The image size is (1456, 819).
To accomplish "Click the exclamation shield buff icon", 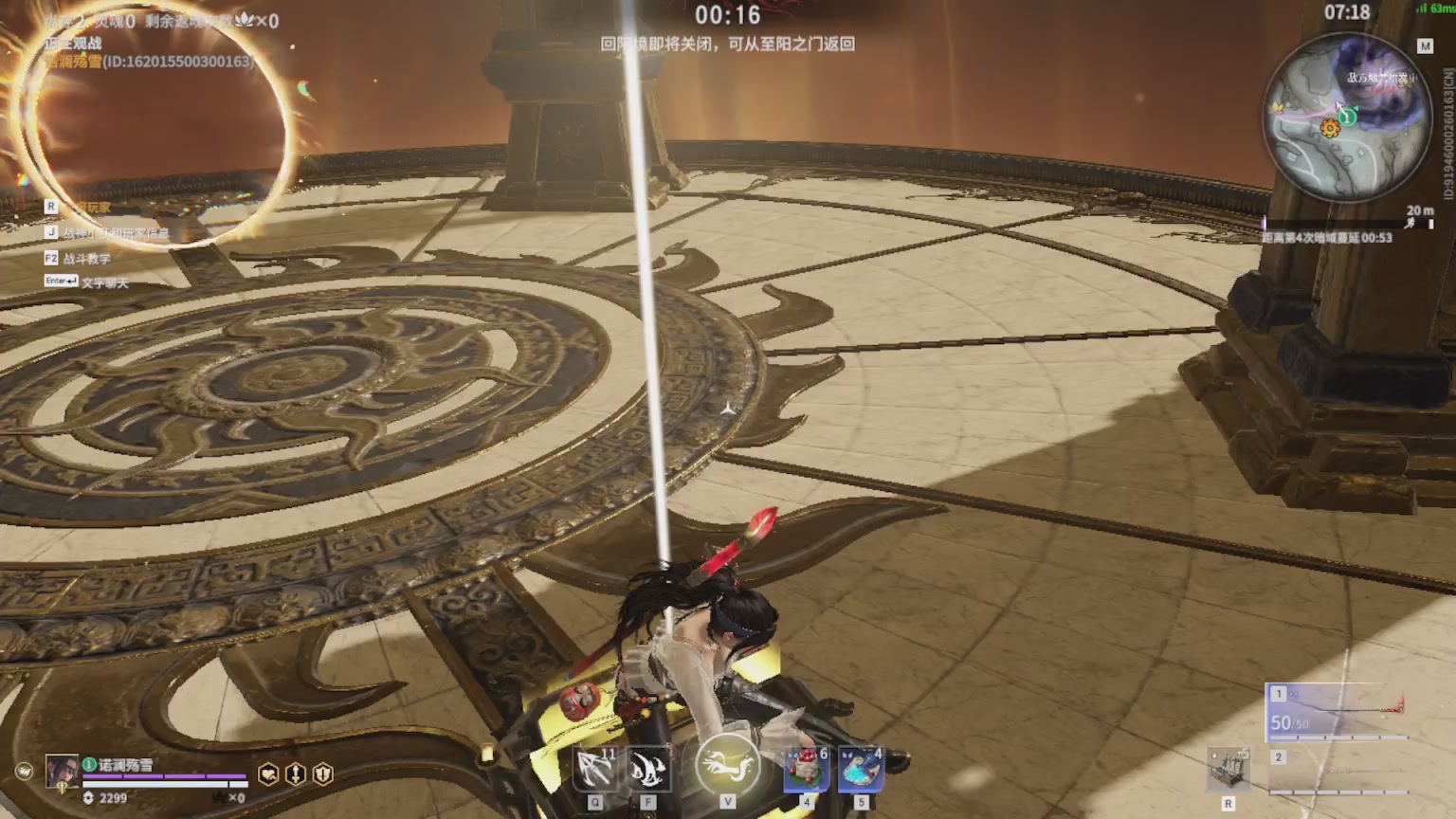I will tap(323, 774).
